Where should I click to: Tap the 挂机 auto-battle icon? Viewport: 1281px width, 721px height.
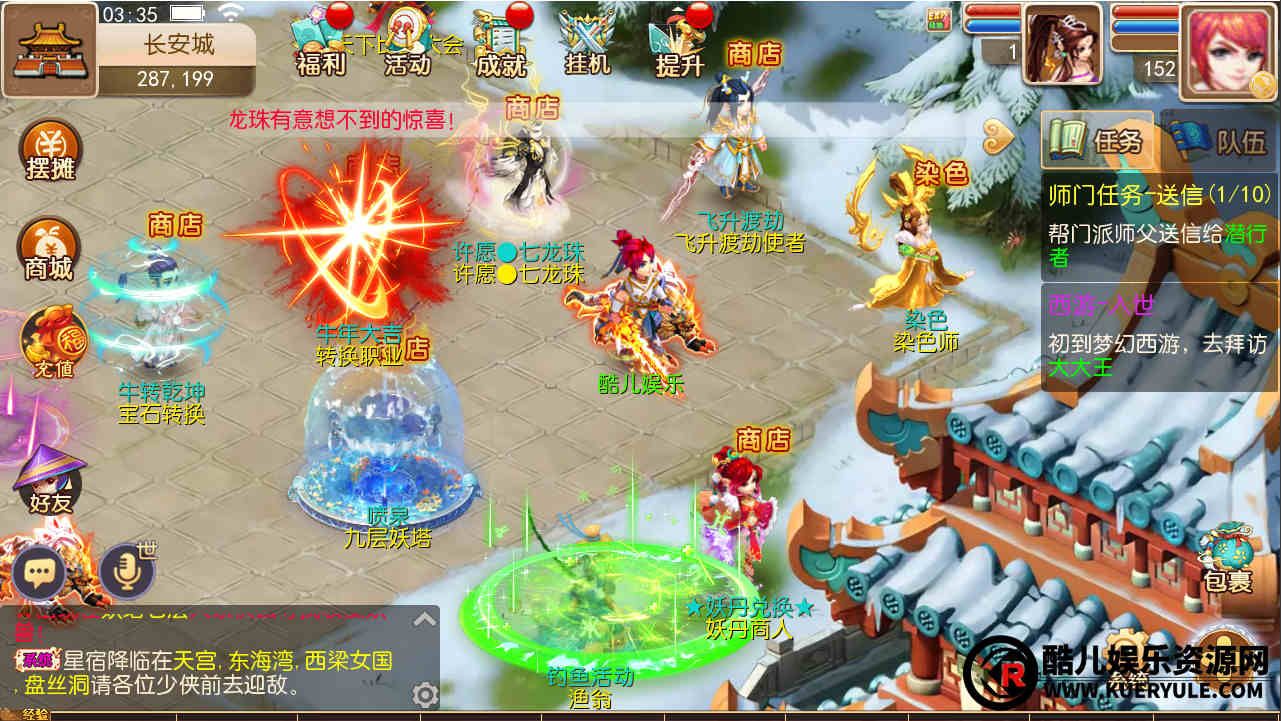click(x=587, y=44)
